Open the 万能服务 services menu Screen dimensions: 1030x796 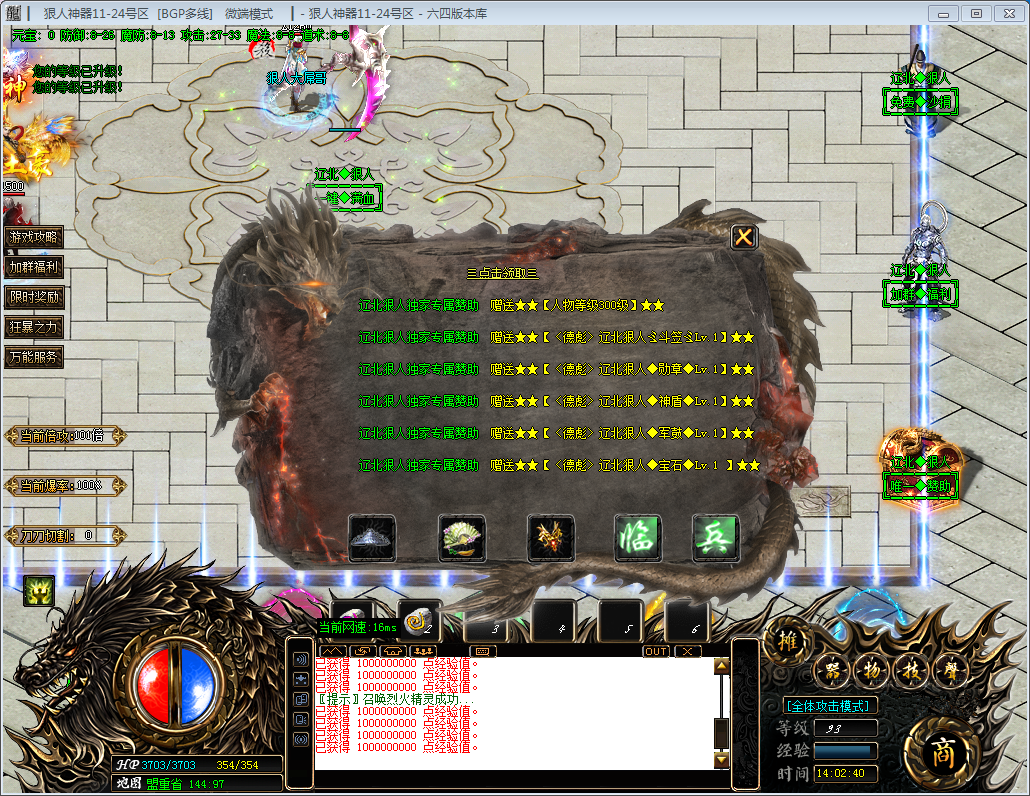[x=34, y=357]
